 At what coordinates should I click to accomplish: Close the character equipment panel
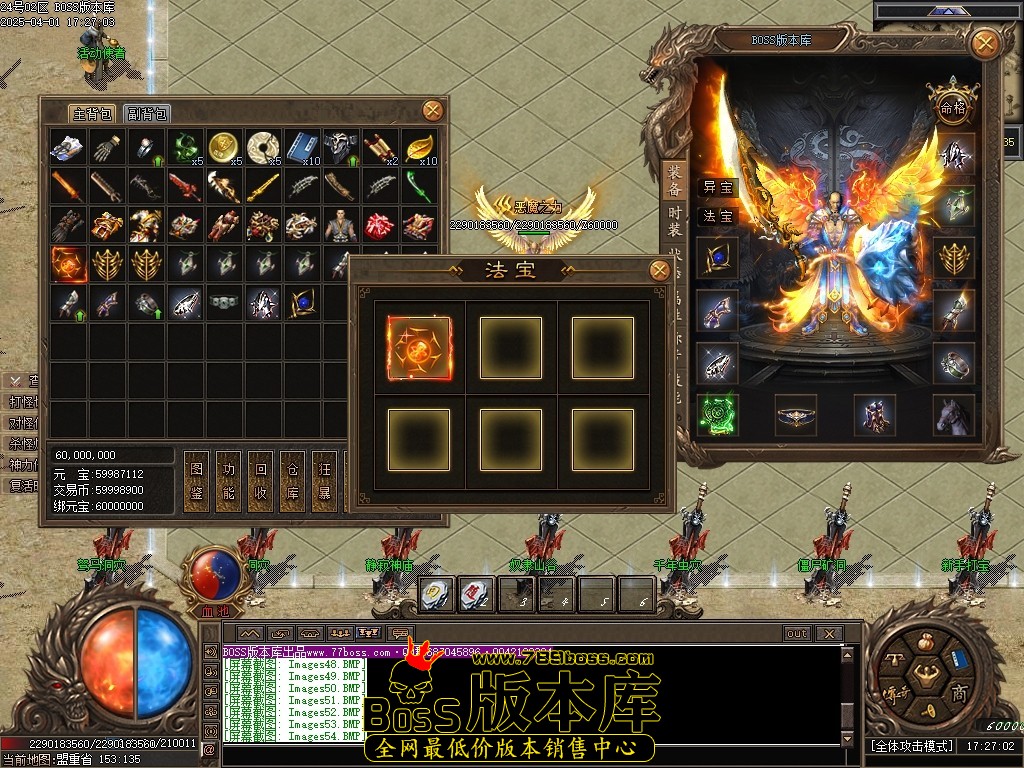[985, 43]
